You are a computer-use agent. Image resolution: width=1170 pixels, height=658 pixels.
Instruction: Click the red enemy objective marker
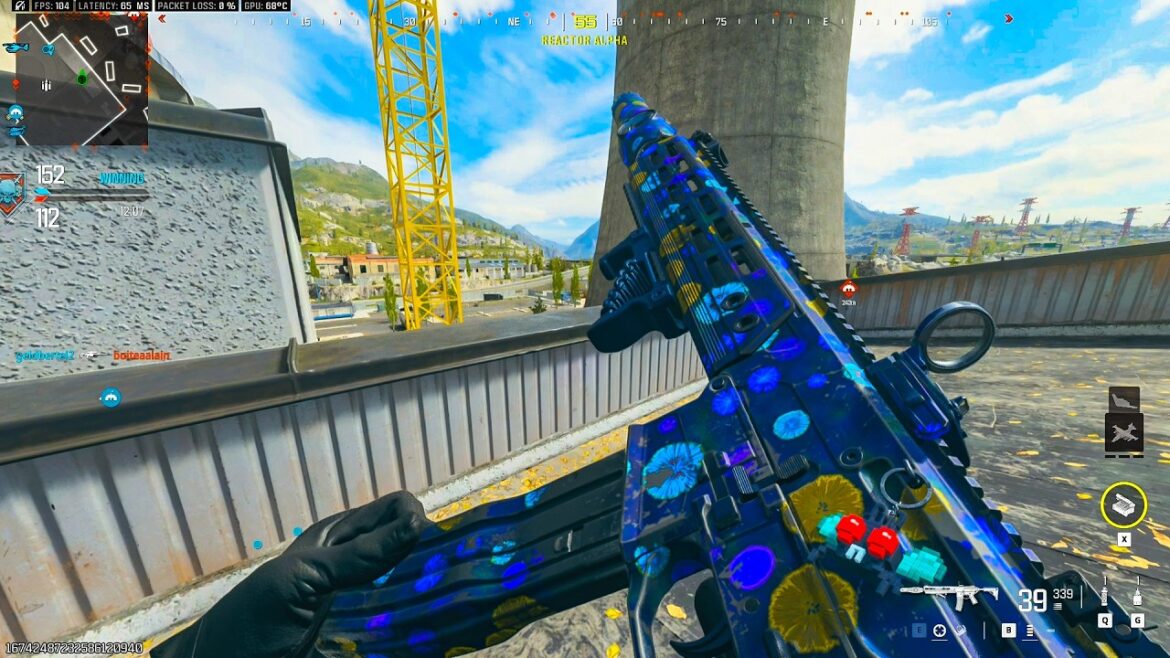point(848,289)
